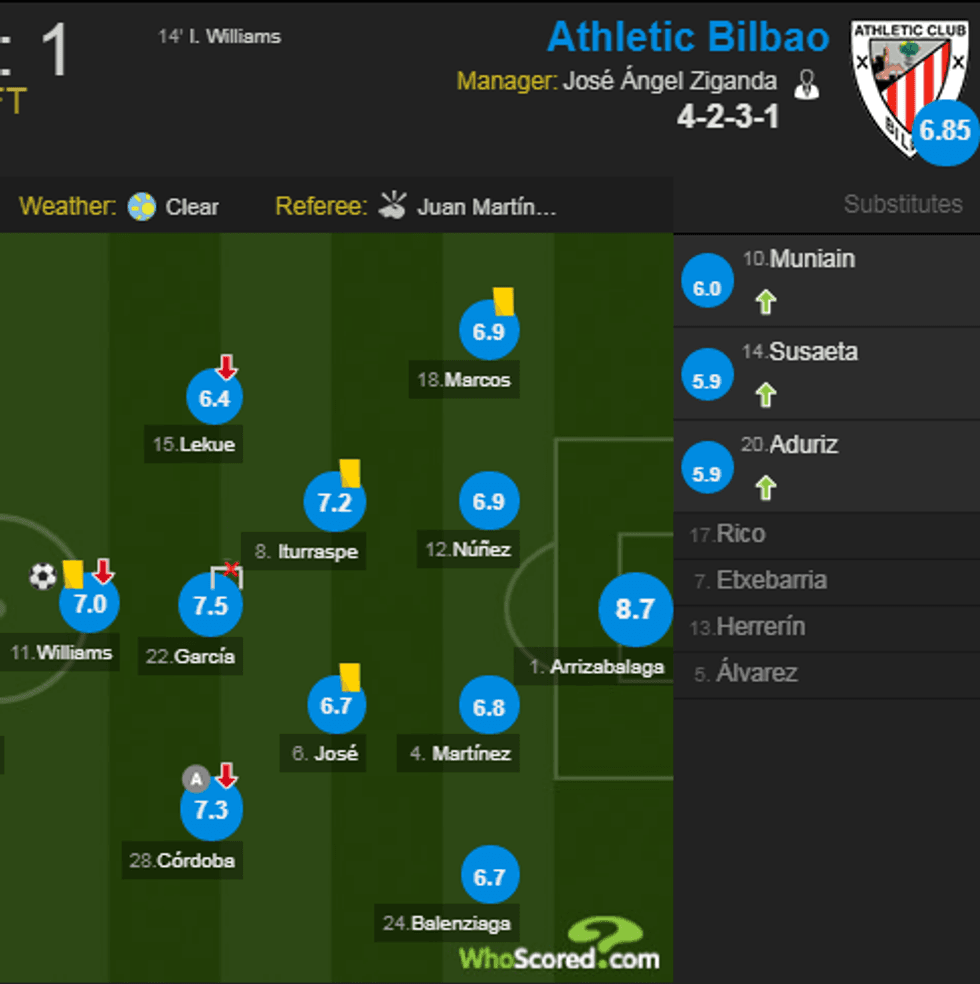
Task: Open the Athletic Bilbao team link
Action: click(688, 38)
